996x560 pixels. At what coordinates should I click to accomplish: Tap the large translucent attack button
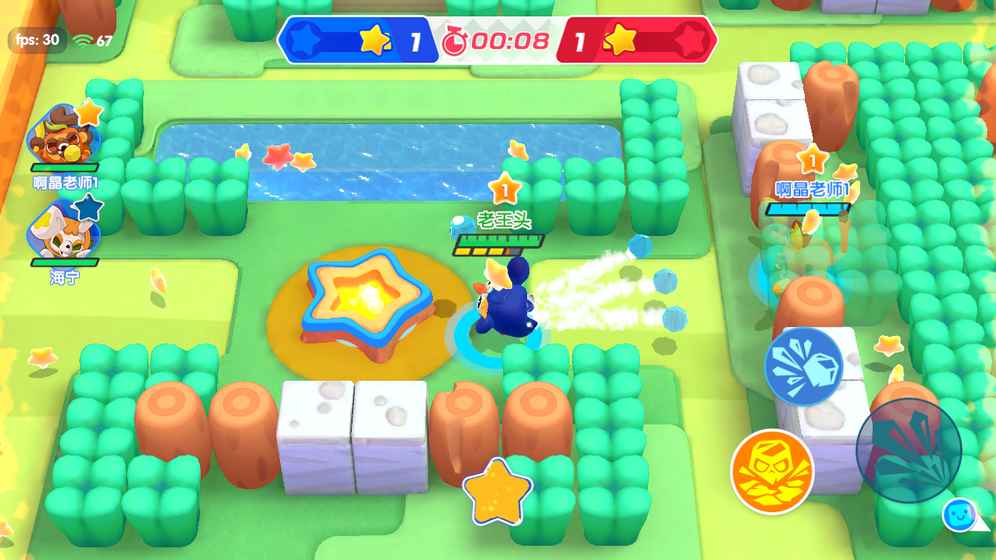908,450
